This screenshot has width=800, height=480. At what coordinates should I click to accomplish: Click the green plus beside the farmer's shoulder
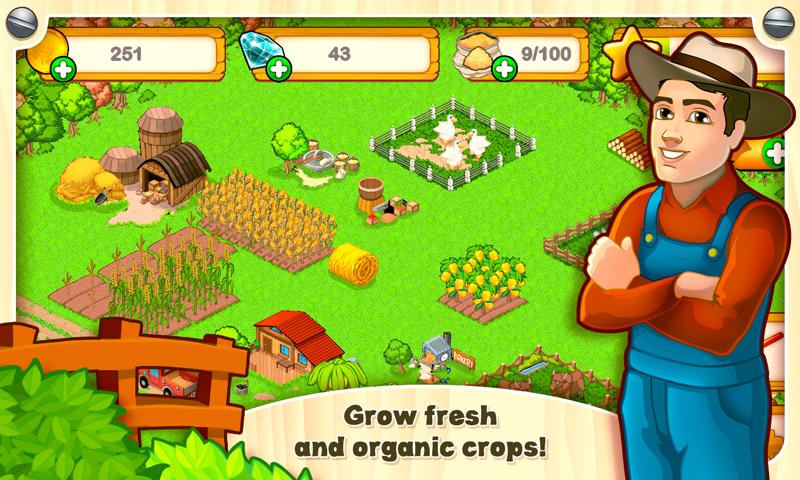775,154
